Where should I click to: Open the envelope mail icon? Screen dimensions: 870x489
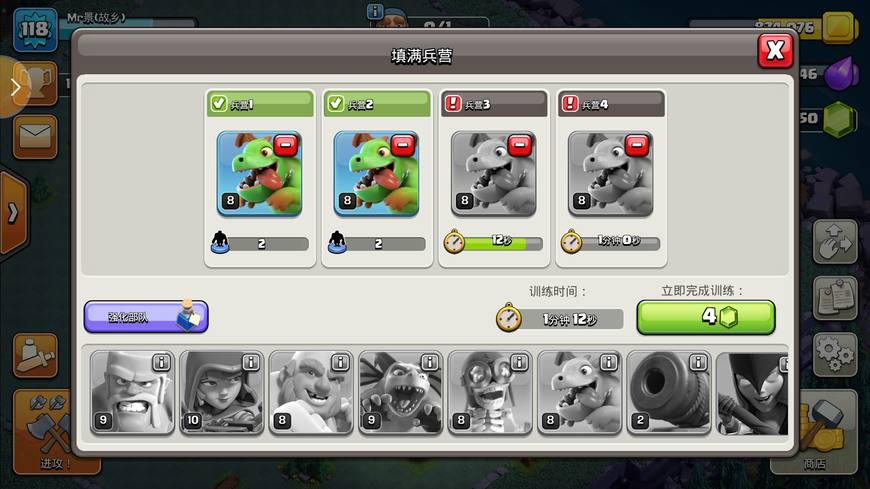(35, 135)
